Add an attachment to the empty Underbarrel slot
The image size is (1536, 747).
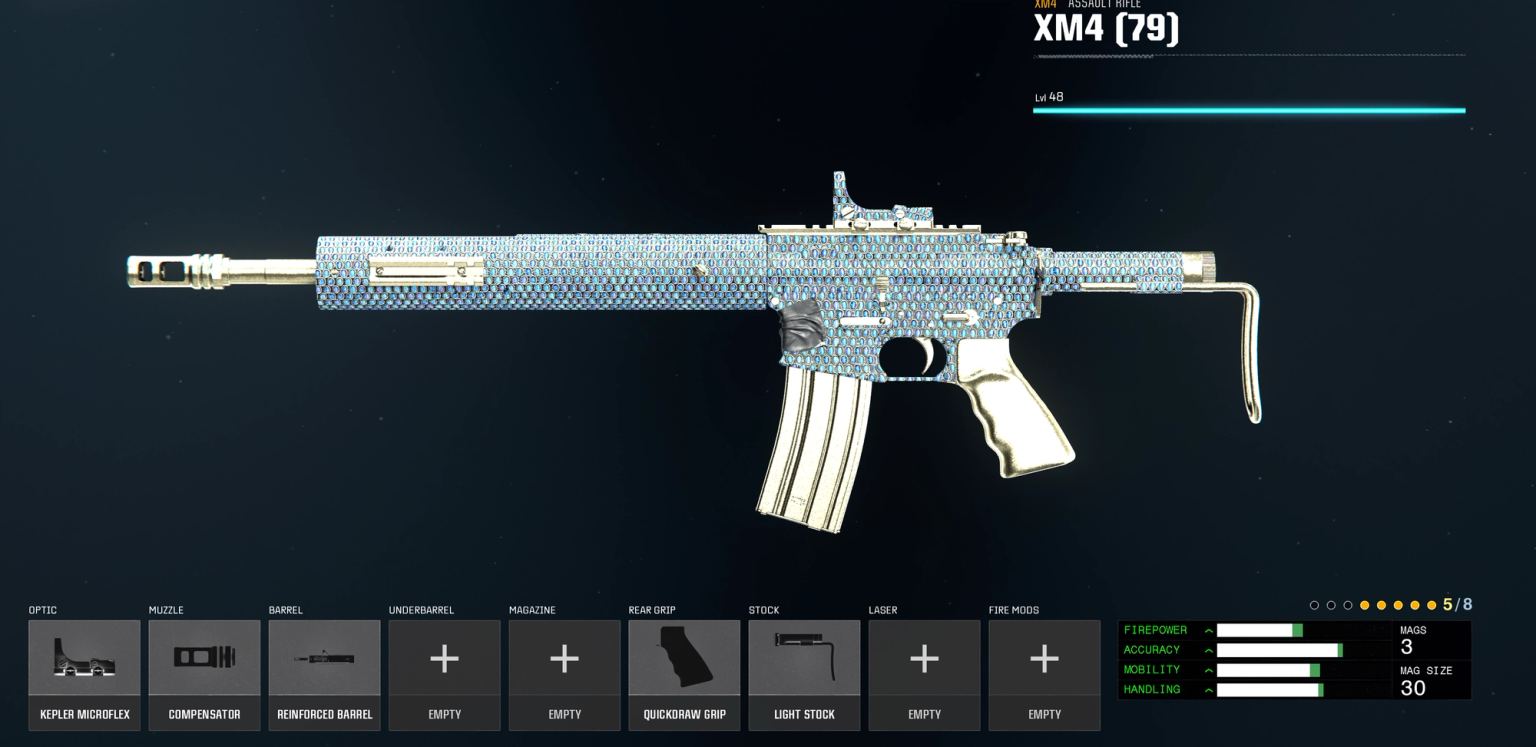tap(444, 660)
